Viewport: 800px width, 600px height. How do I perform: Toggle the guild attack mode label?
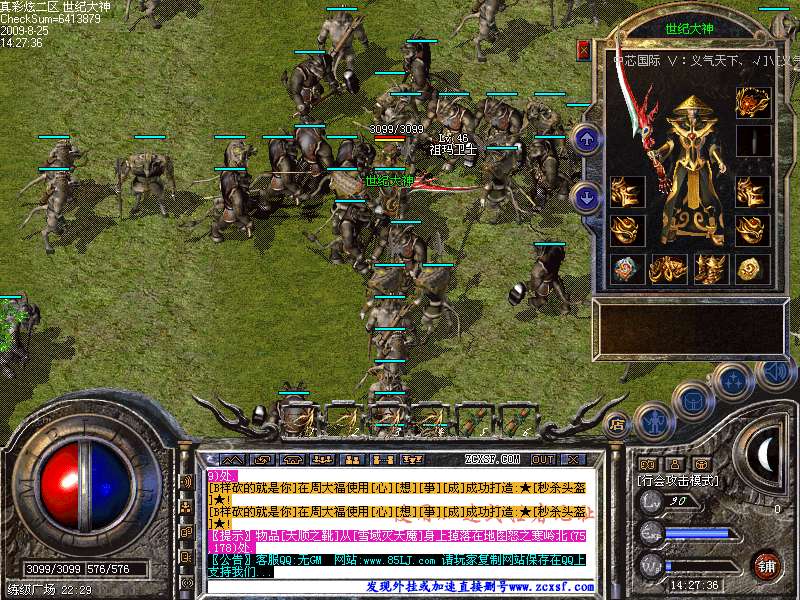pos(678,481)
